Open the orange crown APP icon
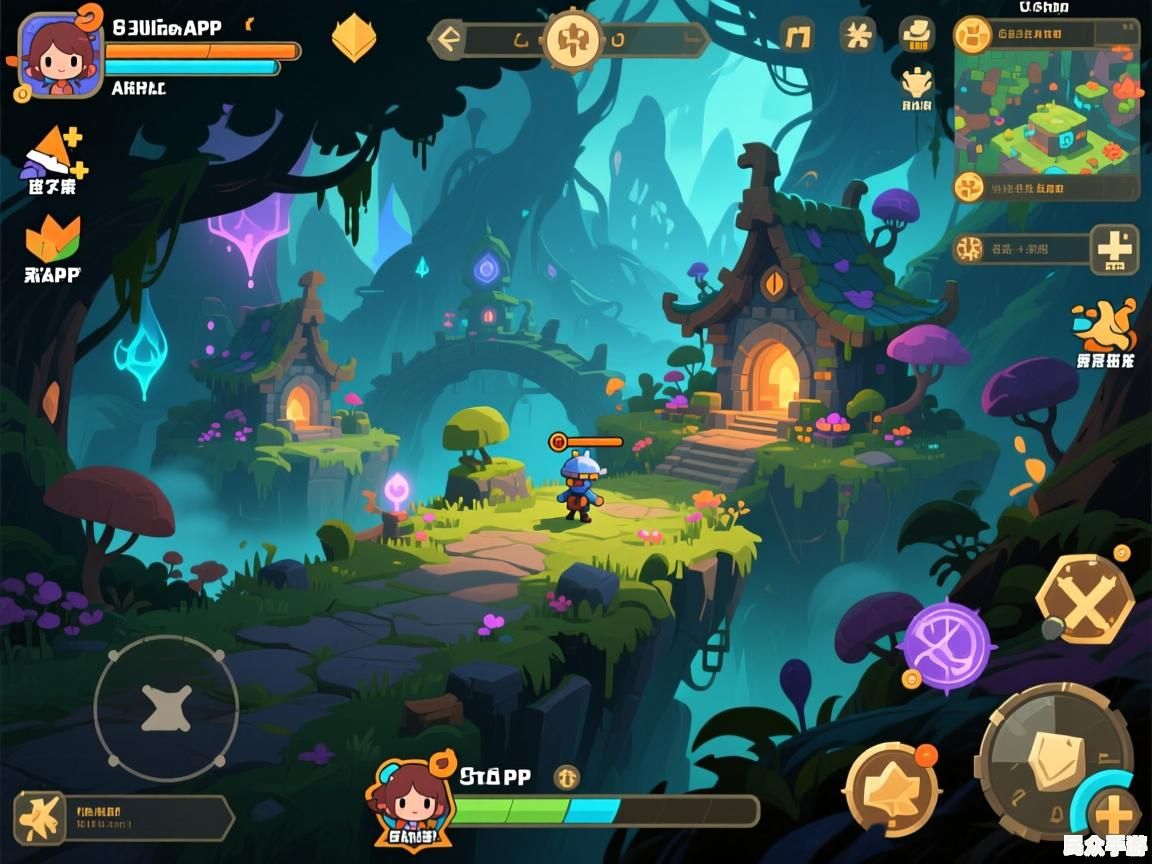The height and width of the screenshot is (864, 1152). tap(53, 240)
